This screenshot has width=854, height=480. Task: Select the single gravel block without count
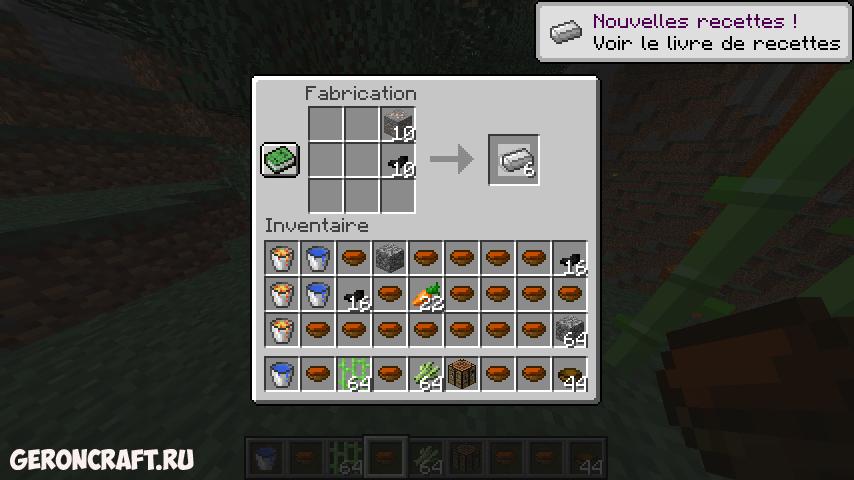pyautogui.click(x=390, y=258)
